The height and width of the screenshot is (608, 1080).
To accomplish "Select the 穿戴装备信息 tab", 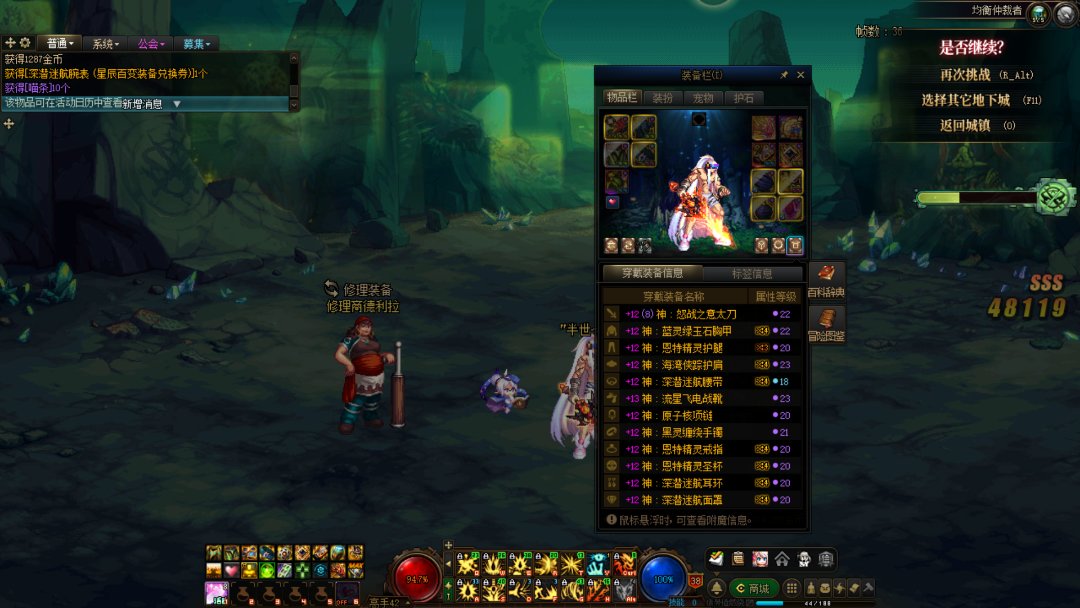I will (x=652, y=274).
